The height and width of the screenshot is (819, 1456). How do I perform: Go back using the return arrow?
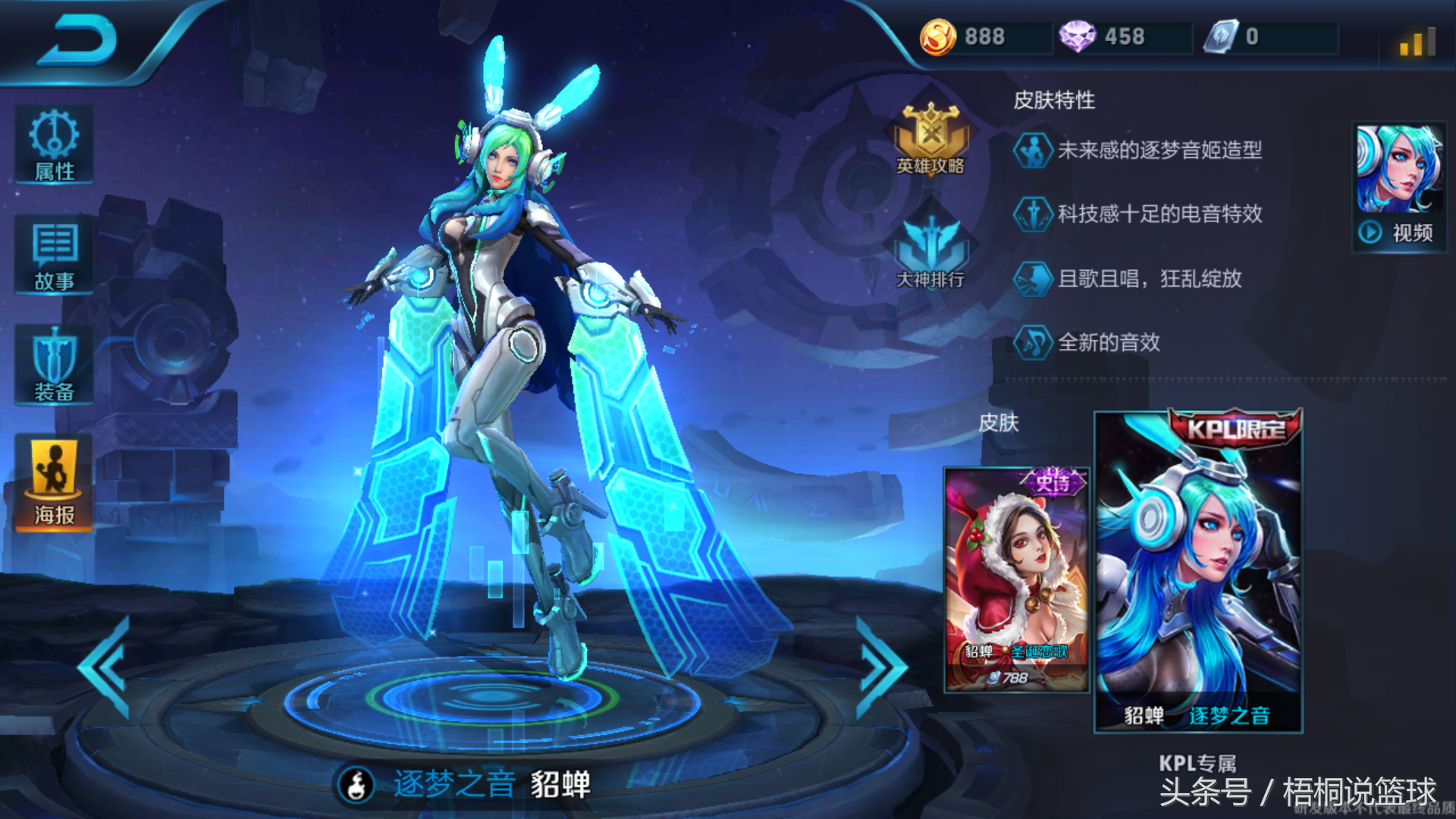coord(77,39)
